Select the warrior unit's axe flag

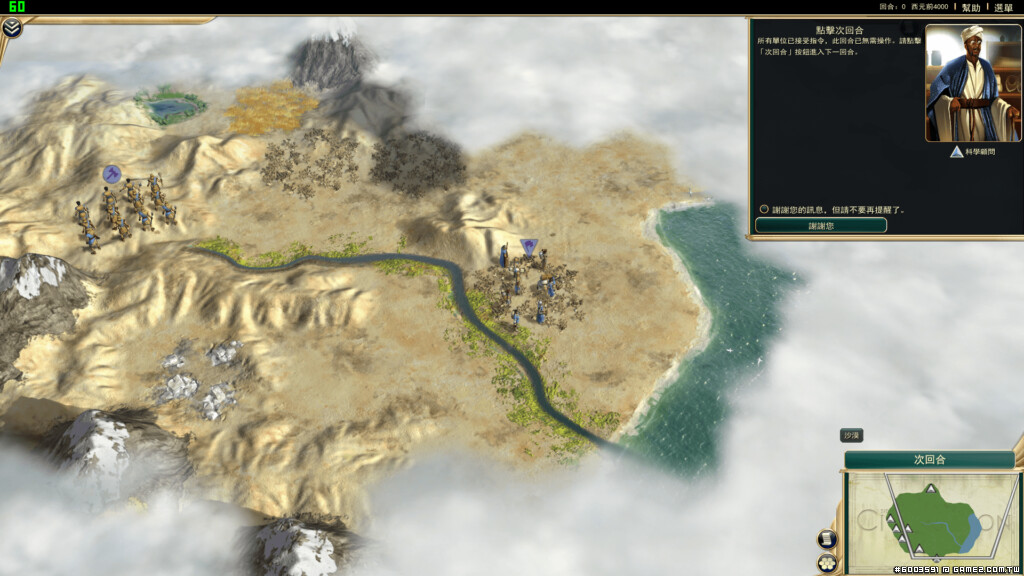[x=111, y=174]
